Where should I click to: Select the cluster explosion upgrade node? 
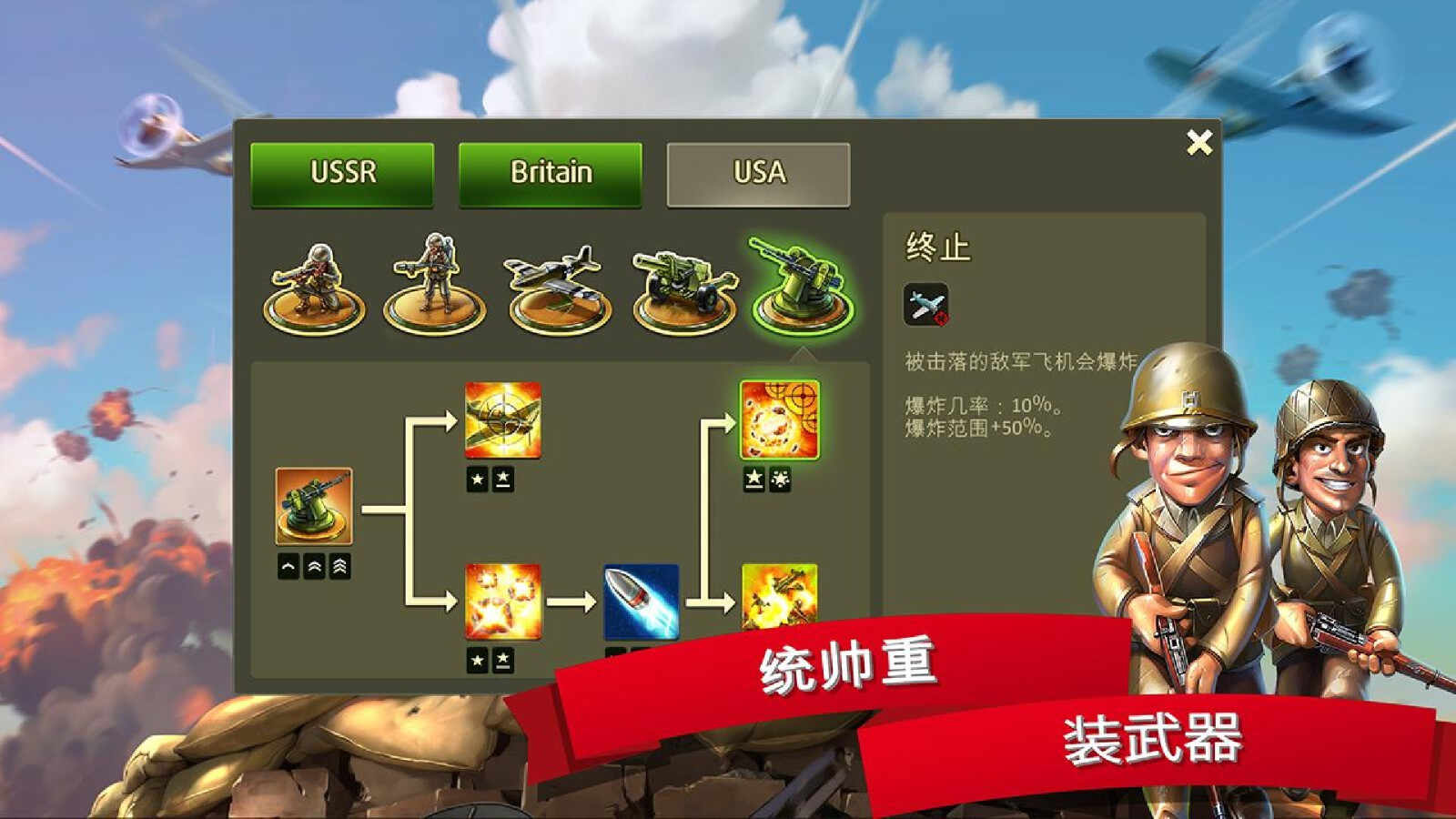pos(502,601)
